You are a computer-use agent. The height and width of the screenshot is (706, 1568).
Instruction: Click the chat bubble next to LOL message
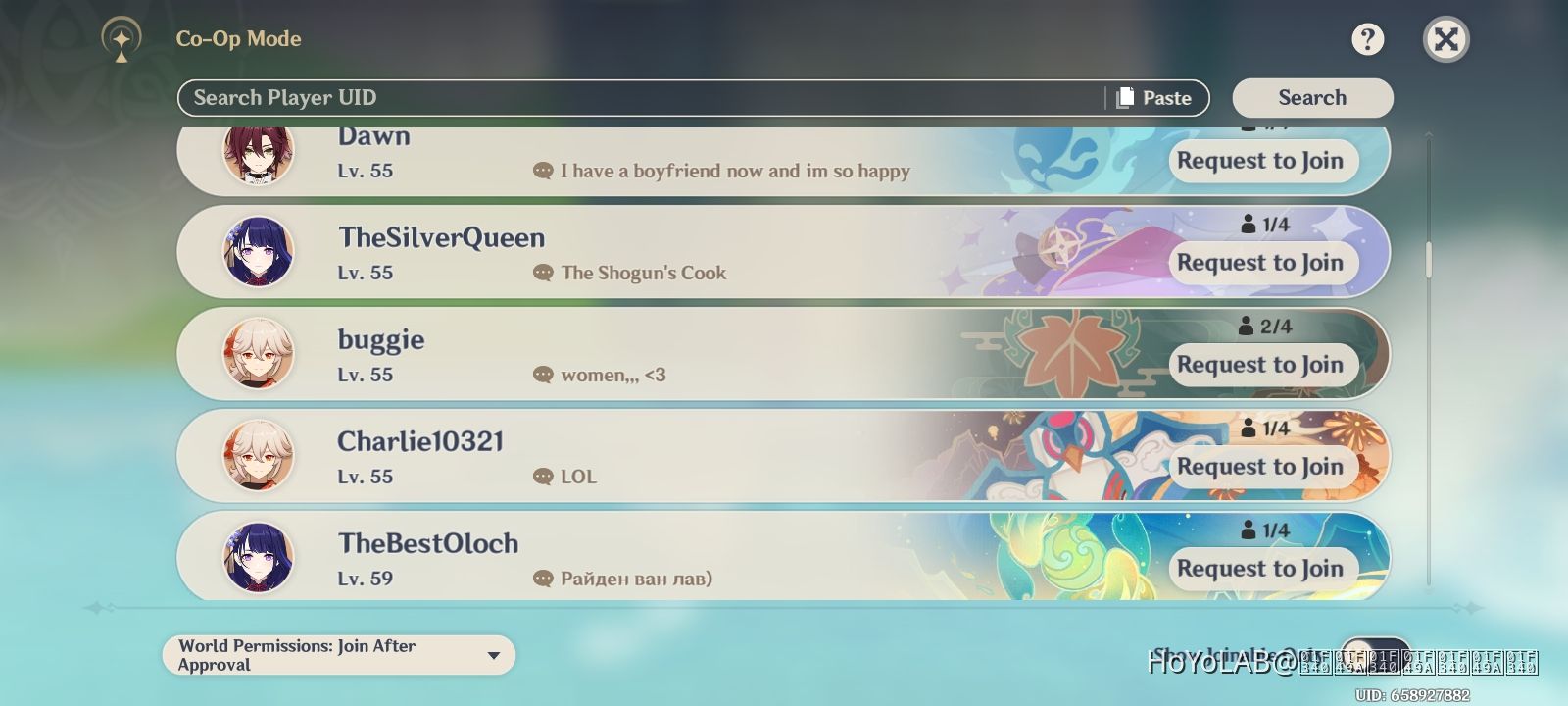(x=542, y=477)
